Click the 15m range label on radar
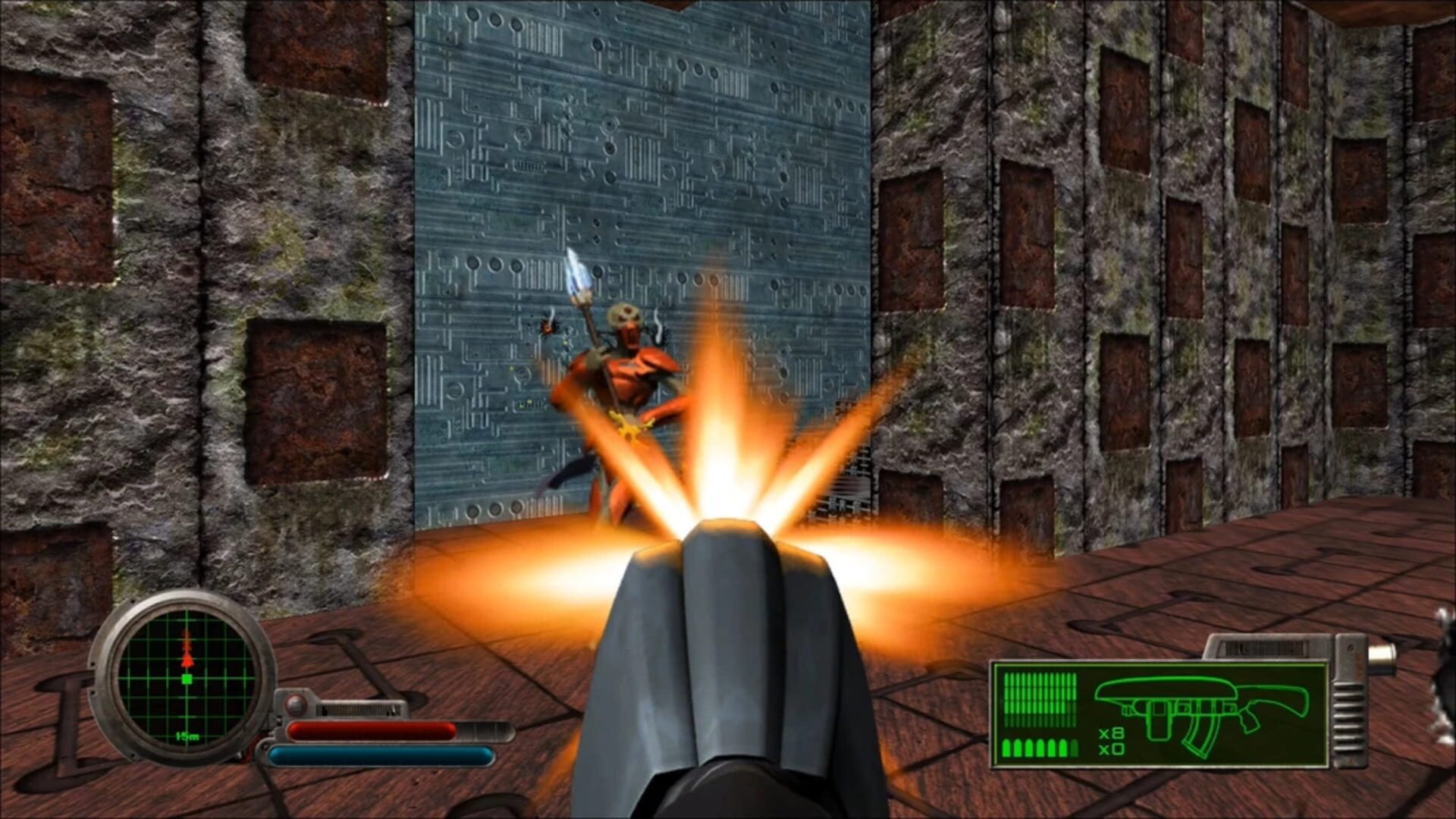This screenshot has width=1456, height=819. coord(187,736)
